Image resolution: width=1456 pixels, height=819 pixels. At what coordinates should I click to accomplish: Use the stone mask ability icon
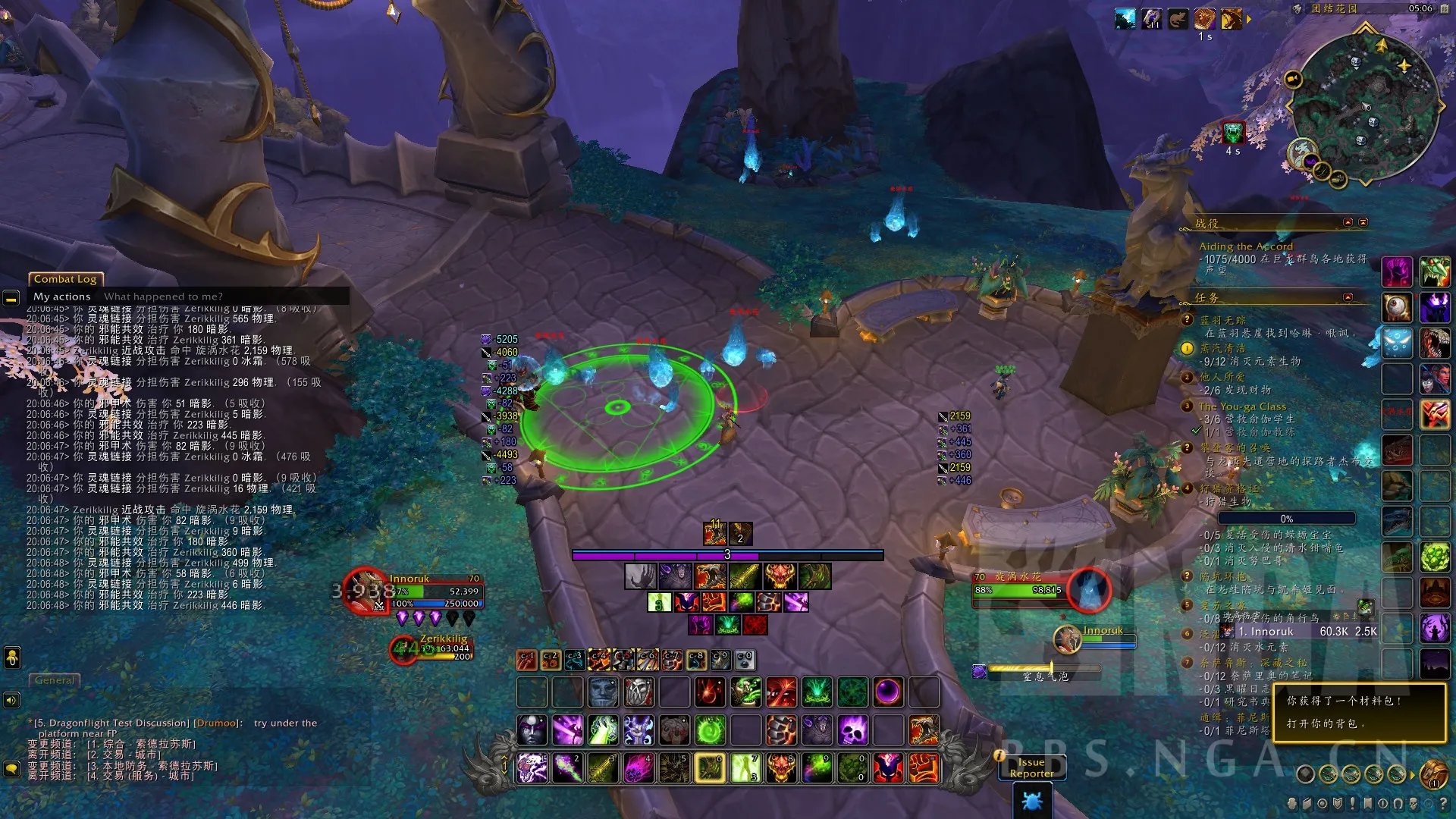pyautogui.click(x=604, y=692)
